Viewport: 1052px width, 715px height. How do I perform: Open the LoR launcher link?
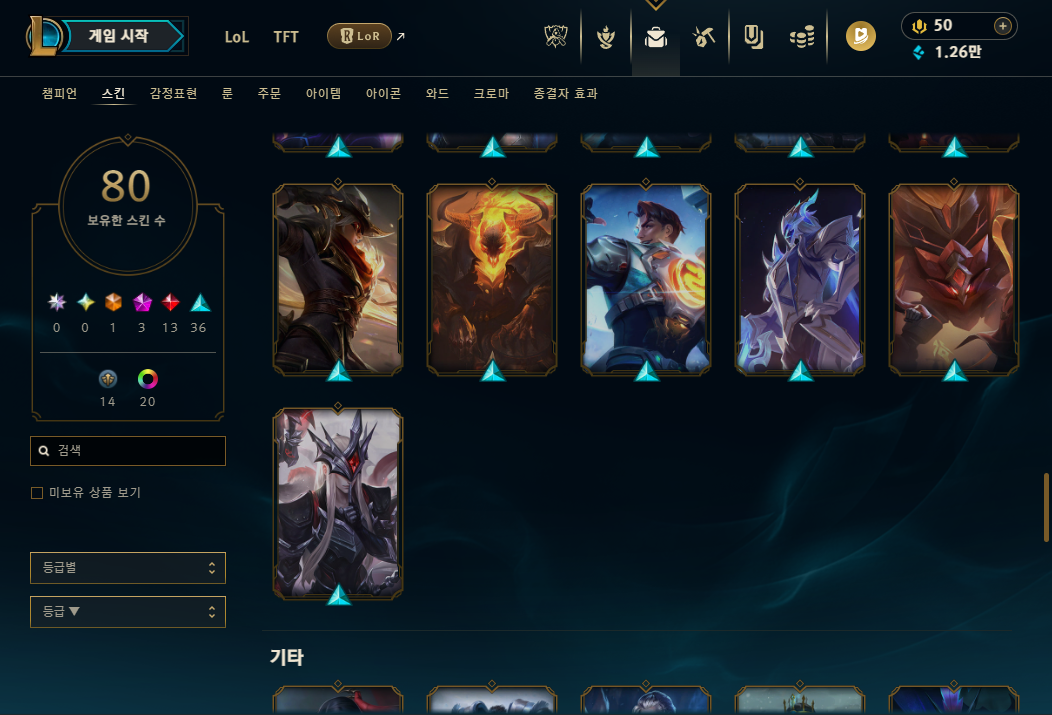click(359, 37)
